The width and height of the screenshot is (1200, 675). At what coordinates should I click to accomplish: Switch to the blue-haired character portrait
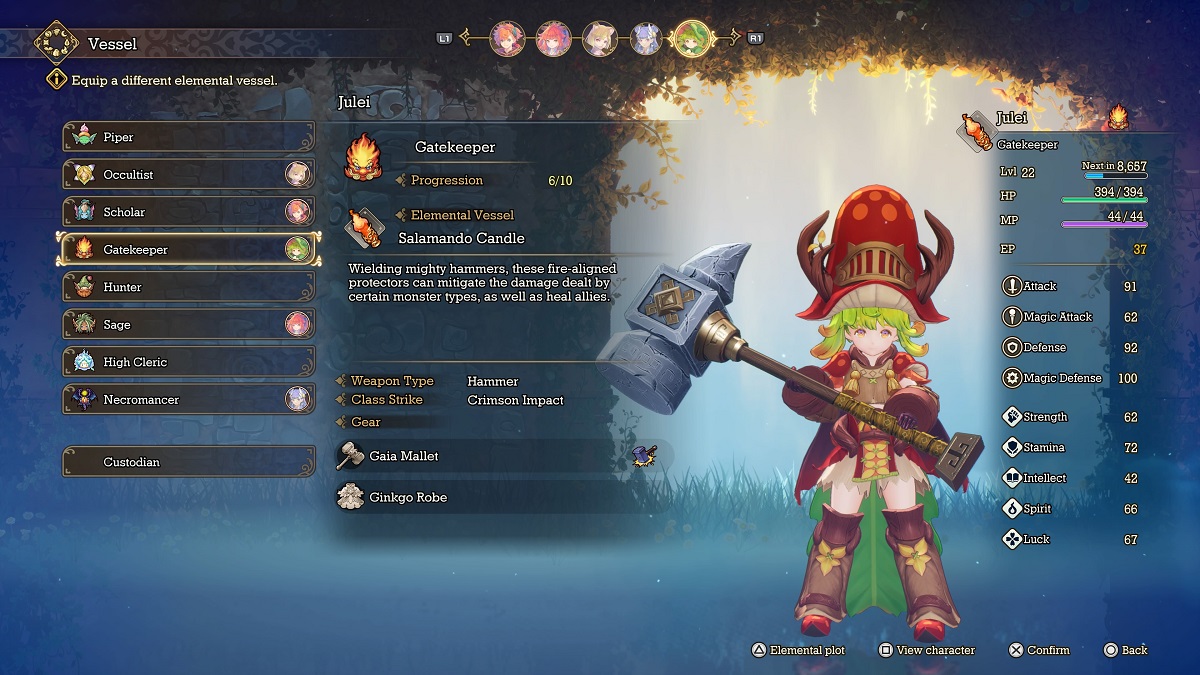click(645, 39)
